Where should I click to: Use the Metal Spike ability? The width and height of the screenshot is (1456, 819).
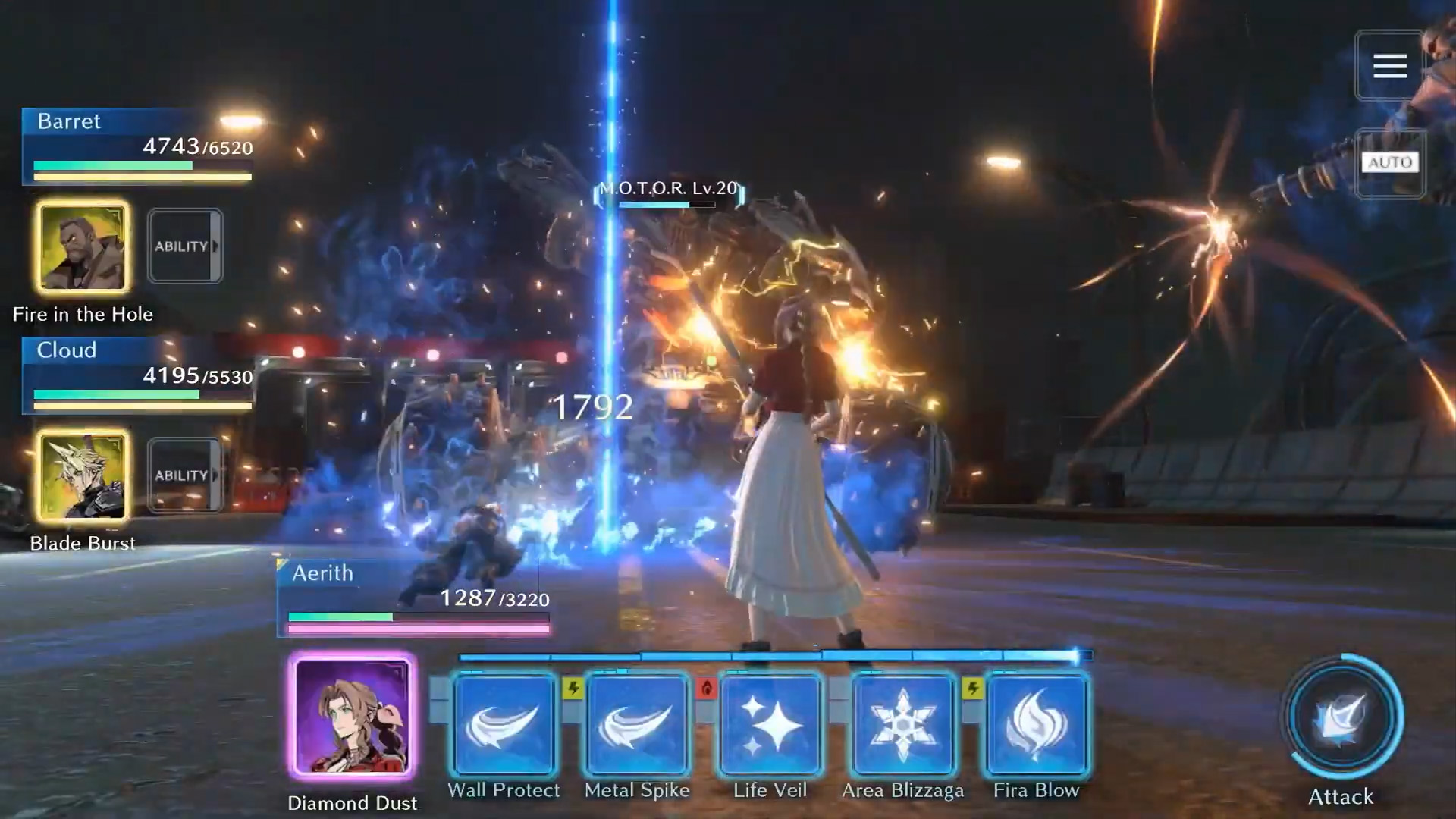[637, 724]
